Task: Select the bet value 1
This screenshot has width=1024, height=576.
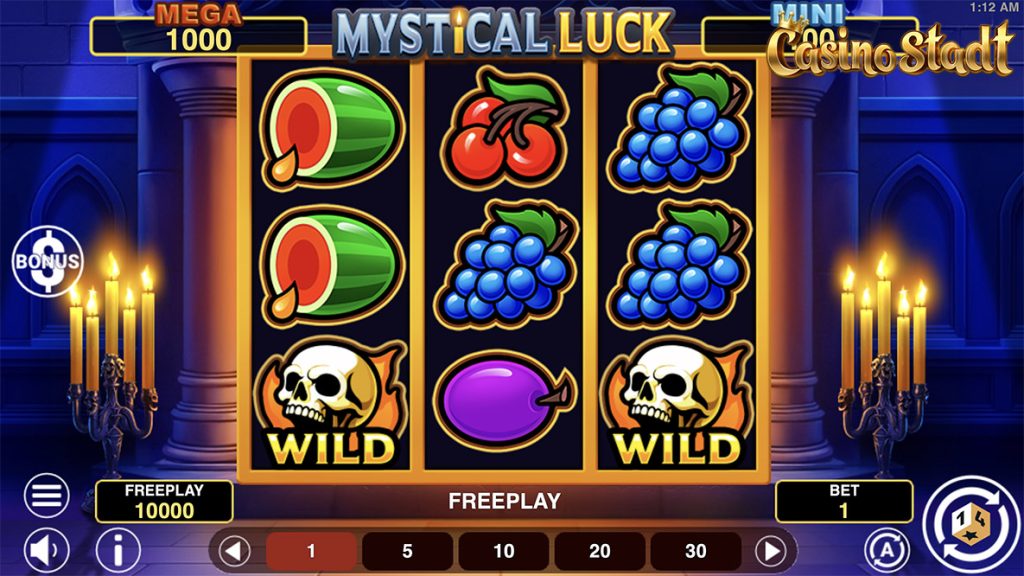Action: [311, 551]
